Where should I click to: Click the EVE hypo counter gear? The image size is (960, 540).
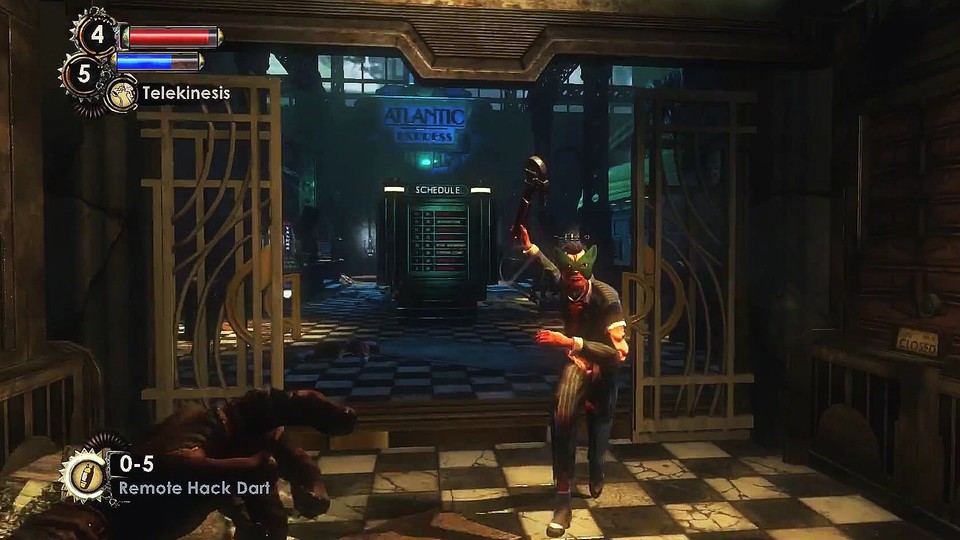(x=84, y=73)
